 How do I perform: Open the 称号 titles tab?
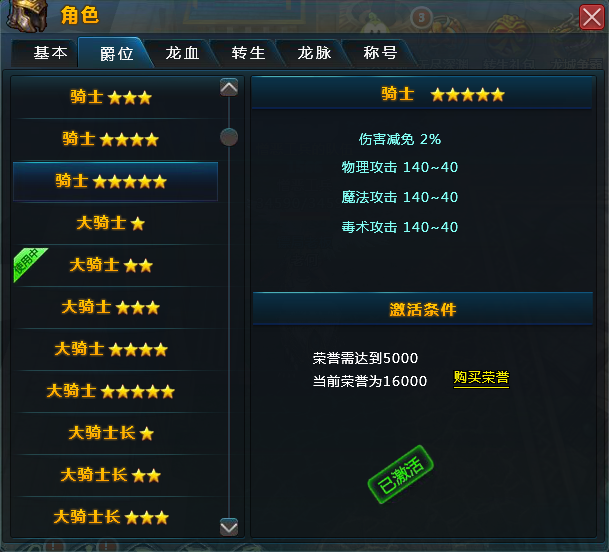point(380,54)
